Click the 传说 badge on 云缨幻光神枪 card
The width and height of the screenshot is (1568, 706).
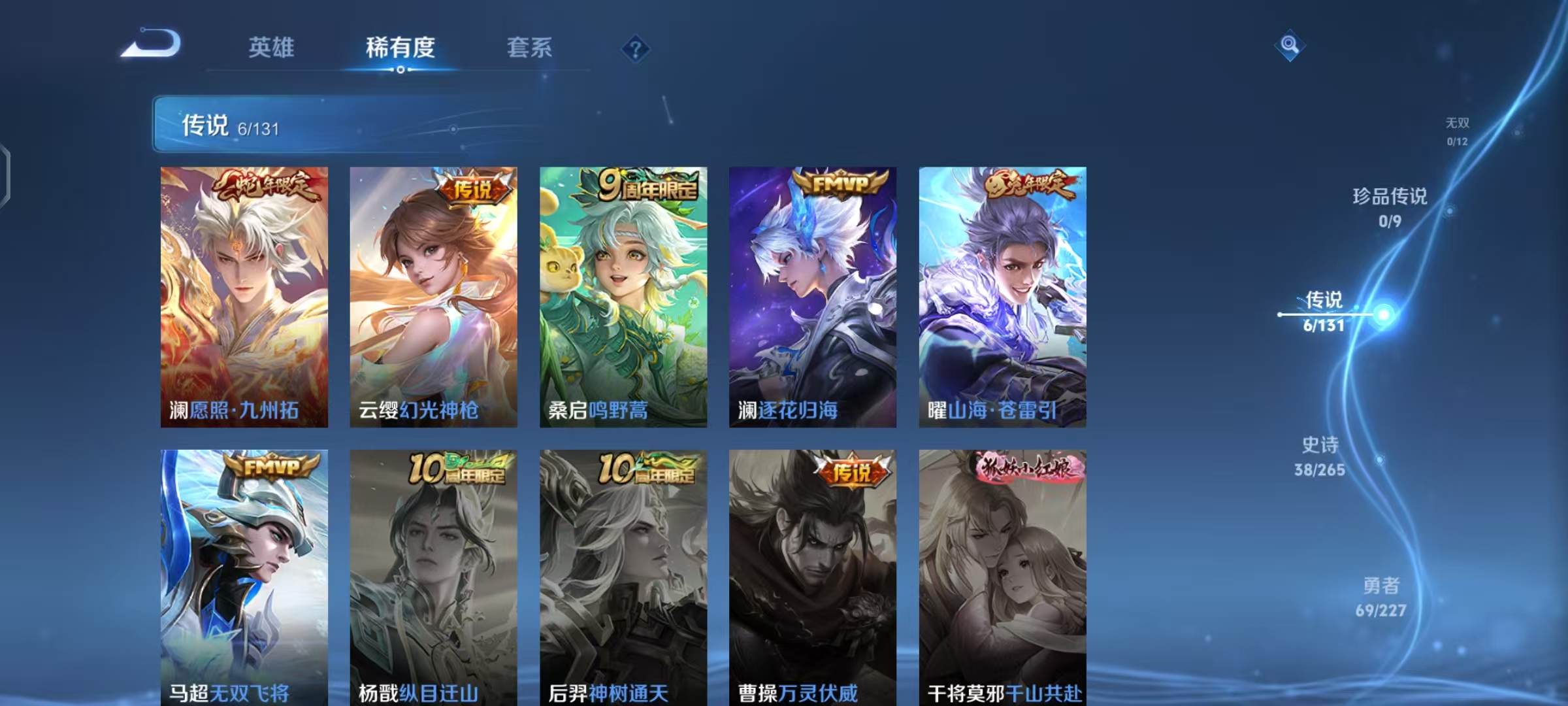click(472, 188)
